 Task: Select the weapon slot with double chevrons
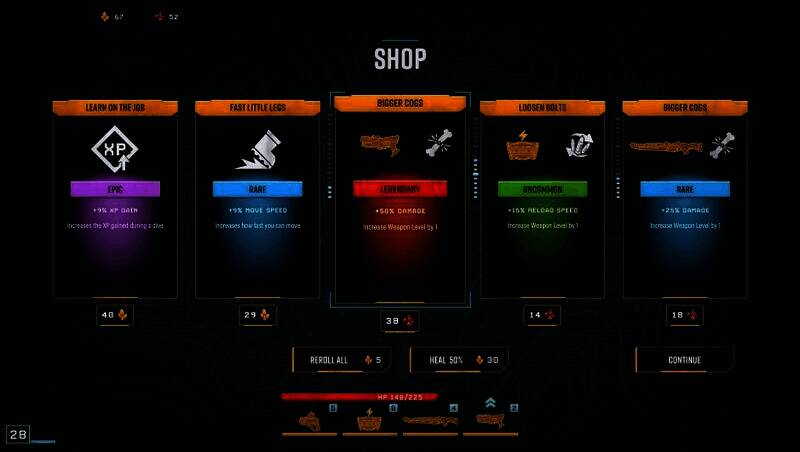pyautogui.click(x=491, y=418)
